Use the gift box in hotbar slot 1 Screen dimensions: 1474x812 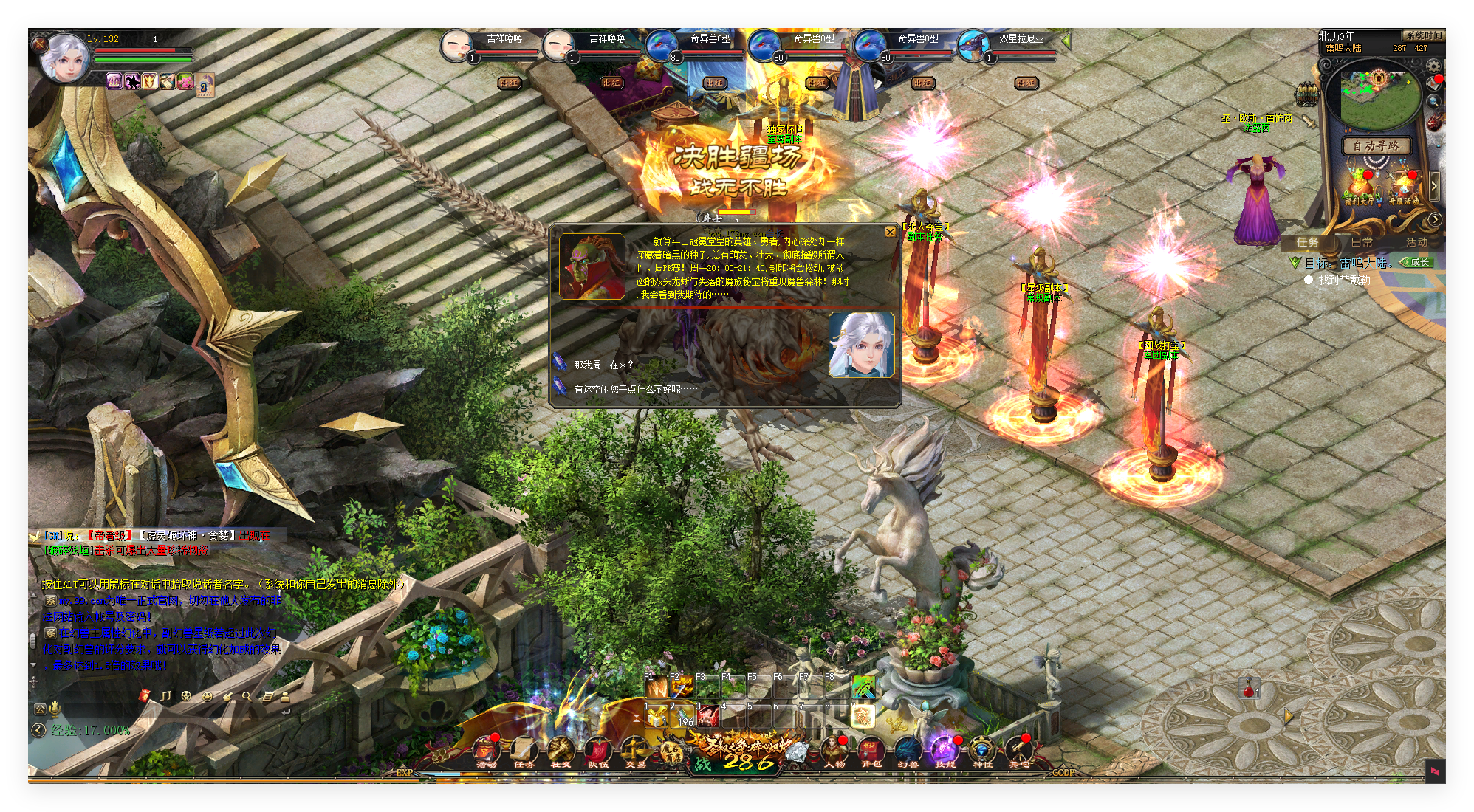click(656, 716)
